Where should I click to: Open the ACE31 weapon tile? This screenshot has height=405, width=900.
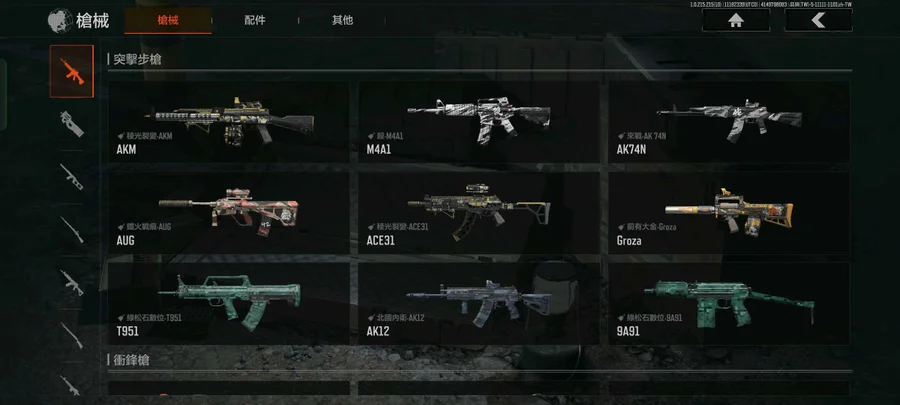tap(479, 211)
